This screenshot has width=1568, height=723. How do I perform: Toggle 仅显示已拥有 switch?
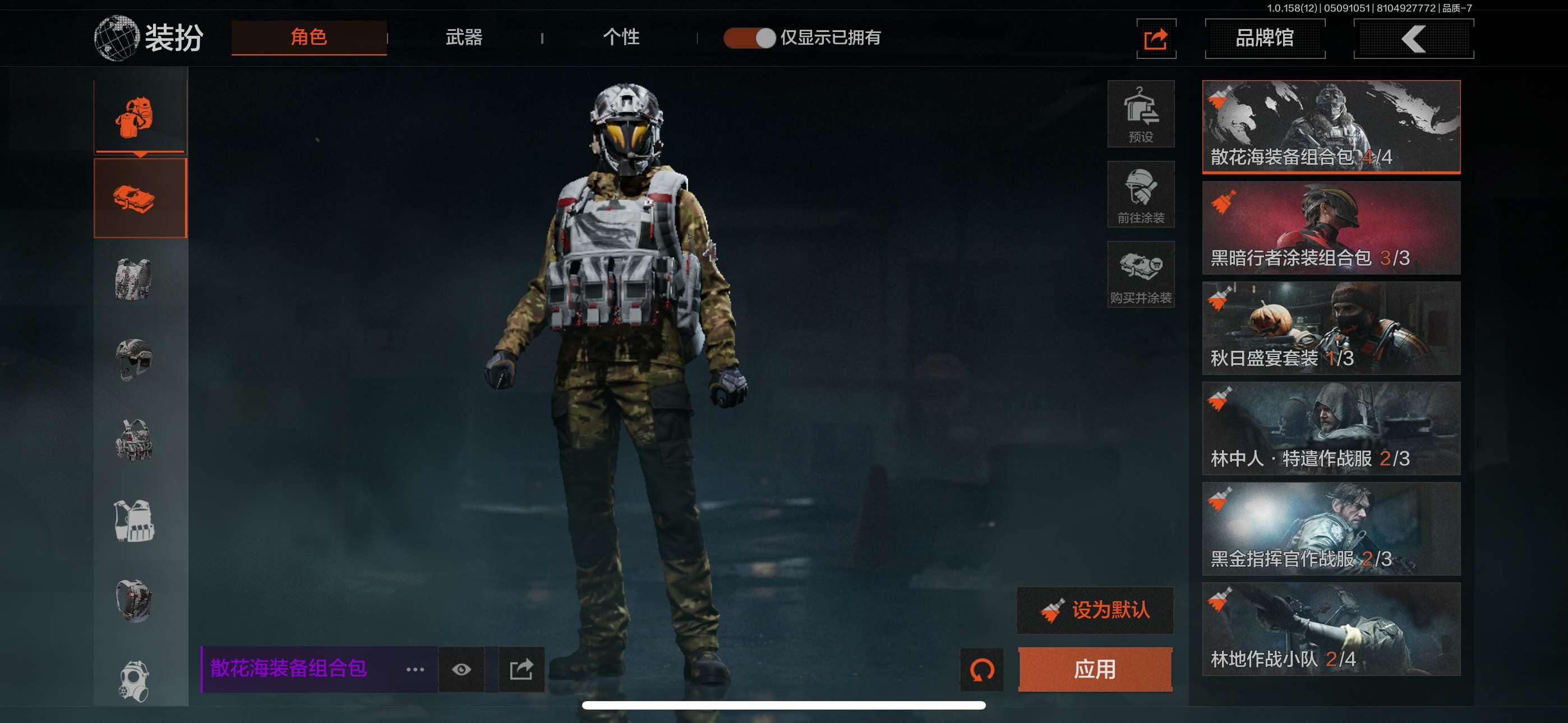pos(749,38)
